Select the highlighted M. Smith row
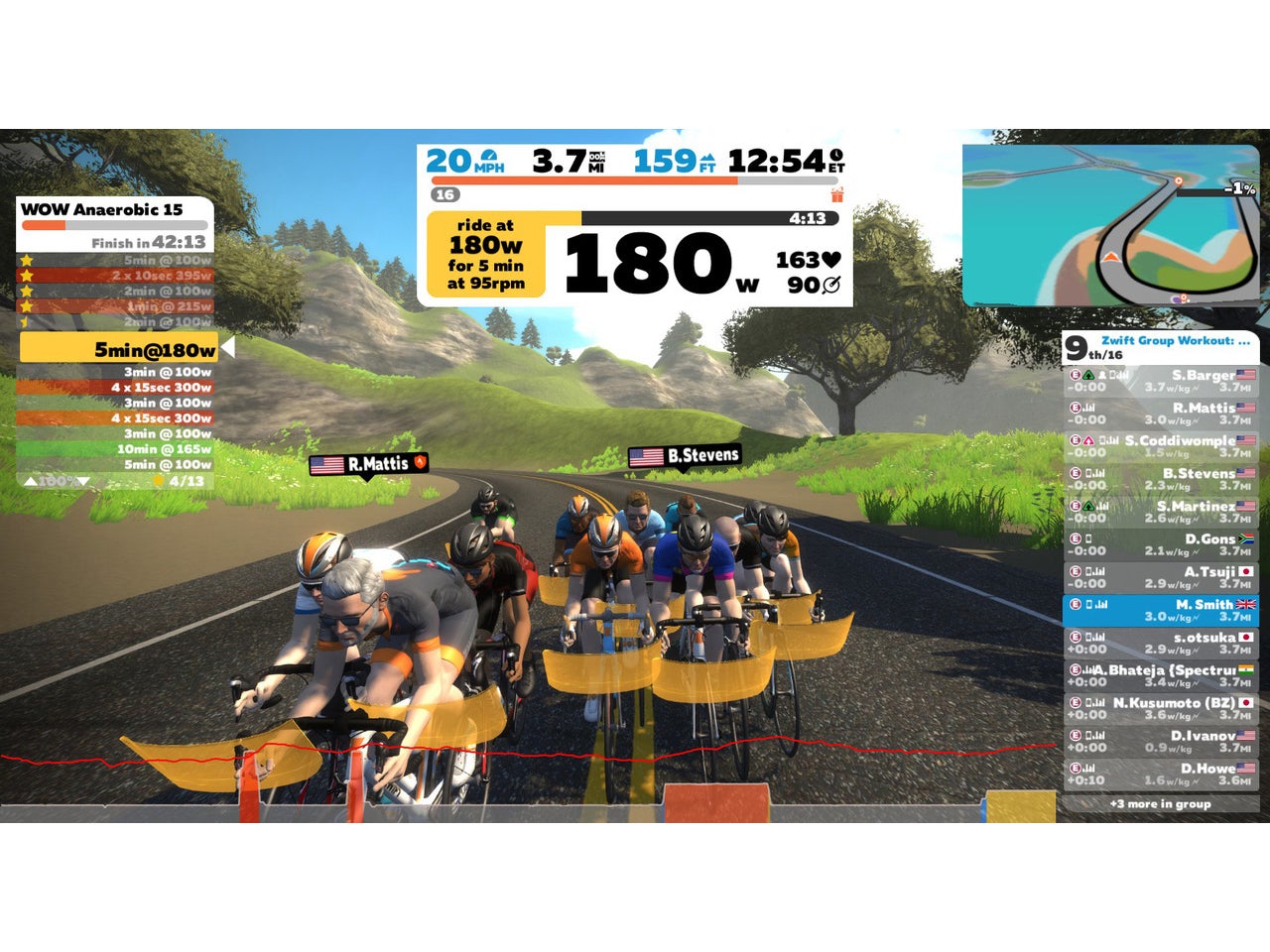Image resolution: width=1270 pixels, height=952 pixels. click(x=1160, y=610)
